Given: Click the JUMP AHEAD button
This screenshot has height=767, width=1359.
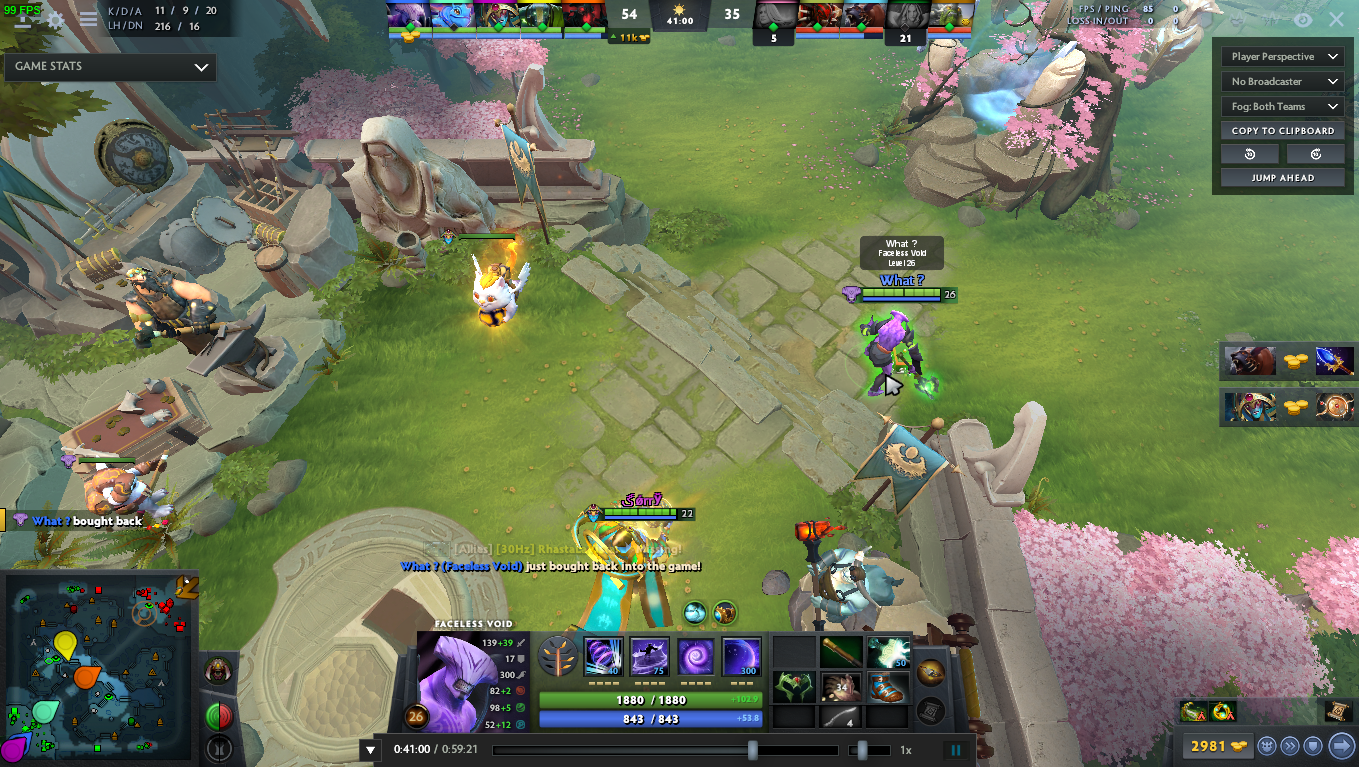Looking at the screenshot, I should point(1282,177).
